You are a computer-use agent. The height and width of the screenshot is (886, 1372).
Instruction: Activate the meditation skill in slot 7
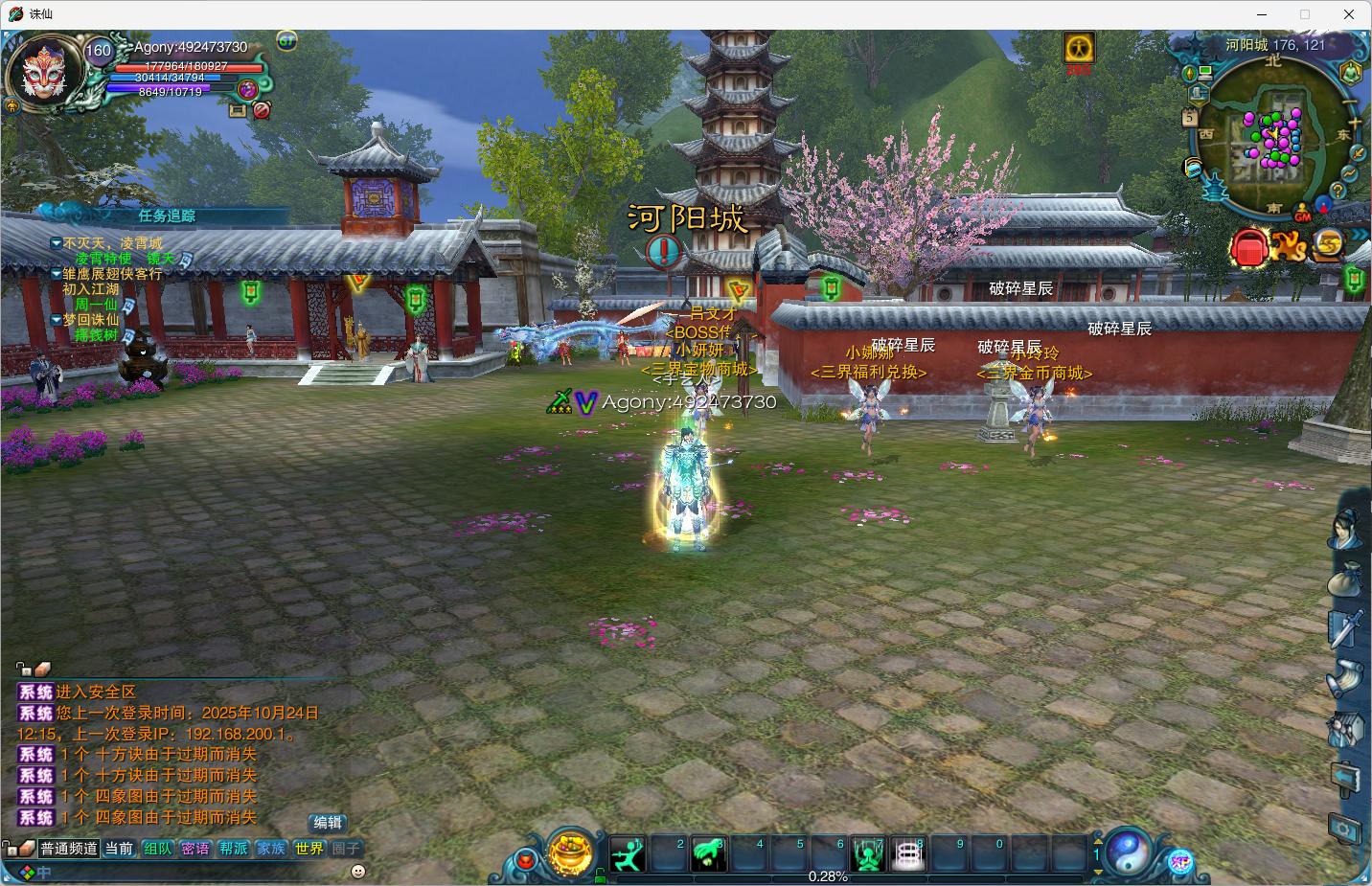[868, 853]
